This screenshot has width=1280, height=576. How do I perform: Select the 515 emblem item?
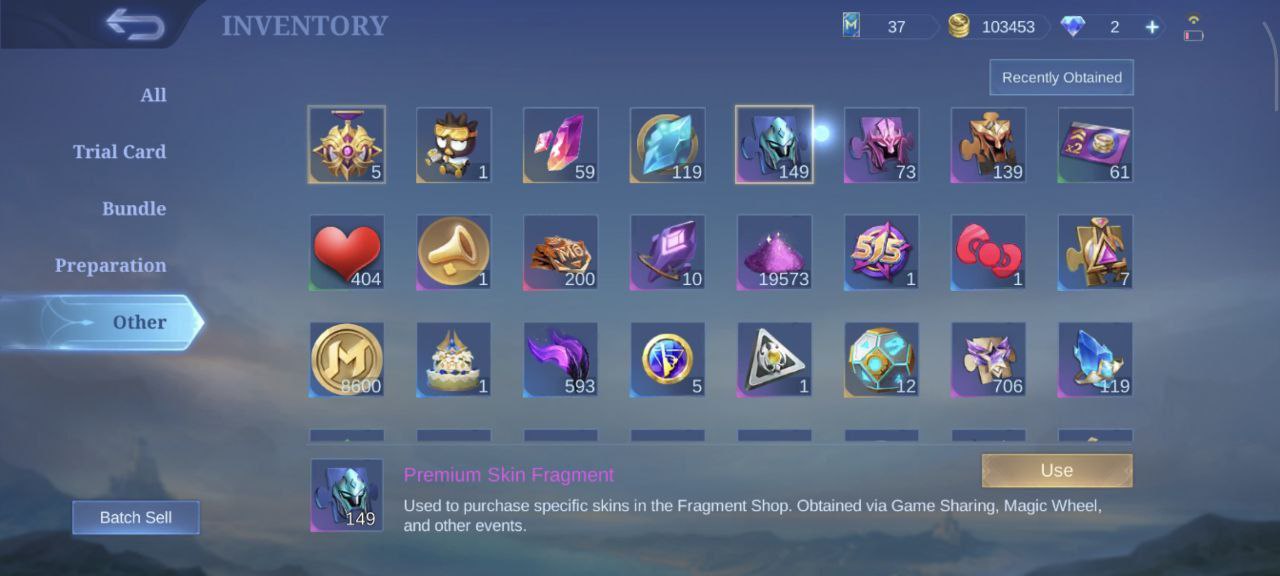[x=881, y=252]
